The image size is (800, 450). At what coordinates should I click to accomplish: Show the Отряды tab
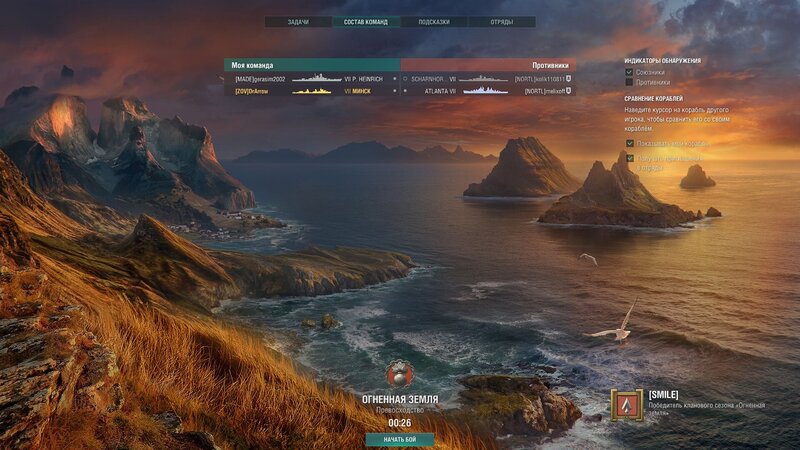pos(502,21)
